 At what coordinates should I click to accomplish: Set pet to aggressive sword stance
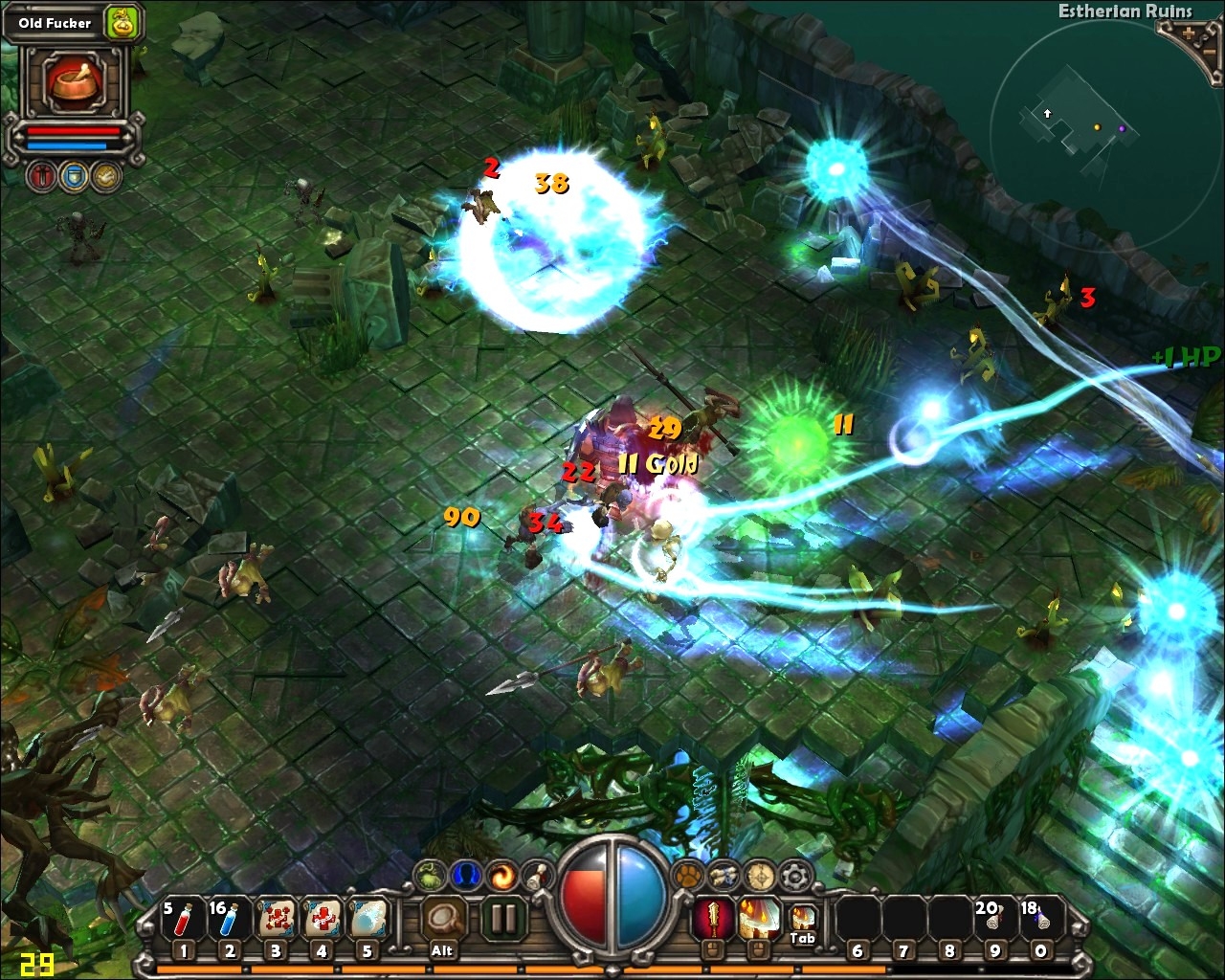click(x=42, y=176)
